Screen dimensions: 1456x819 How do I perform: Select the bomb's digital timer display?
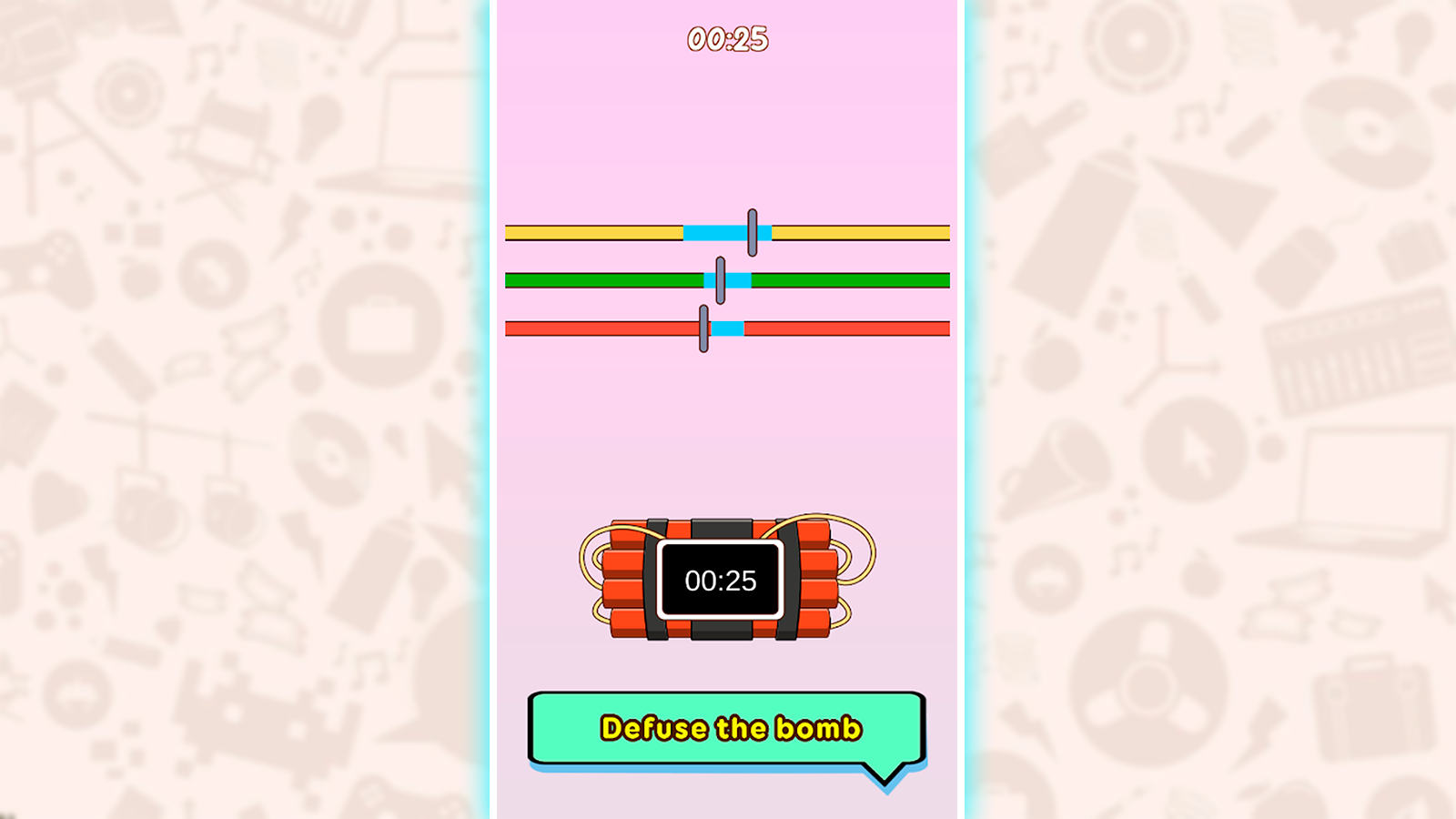(719, 580)
